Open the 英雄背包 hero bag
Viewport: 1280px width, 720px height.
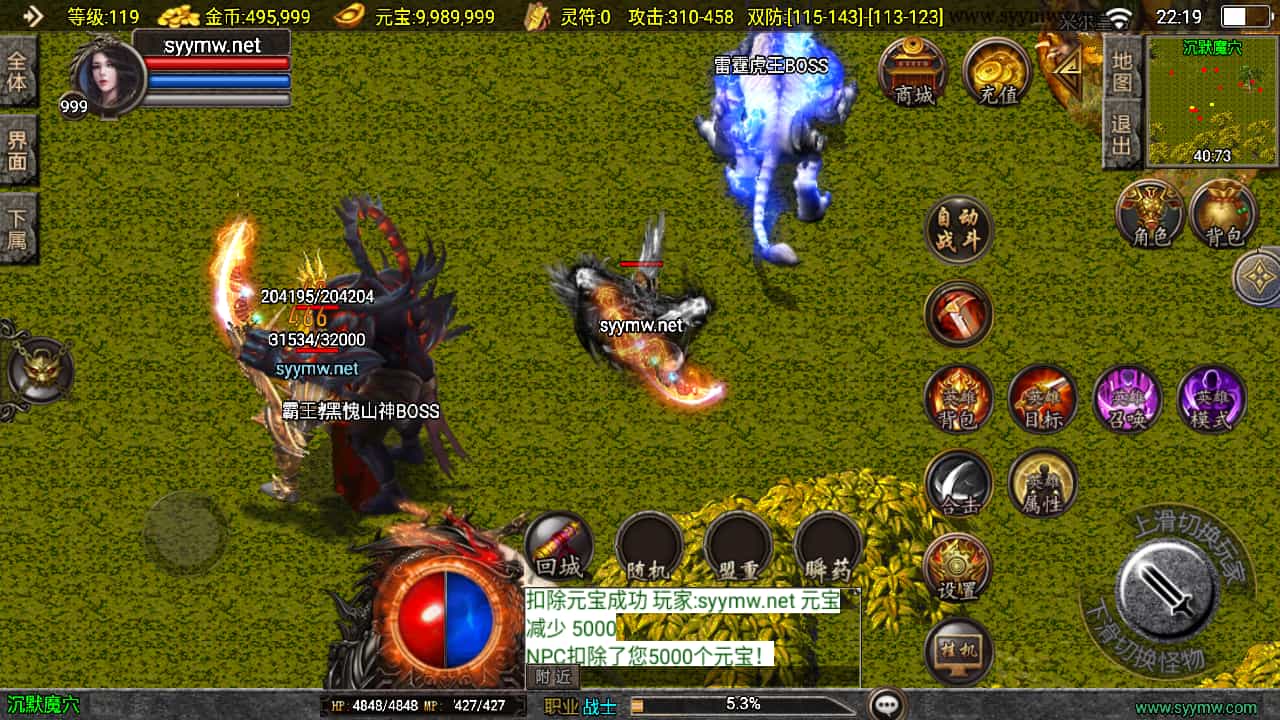[x=958, y=399]
